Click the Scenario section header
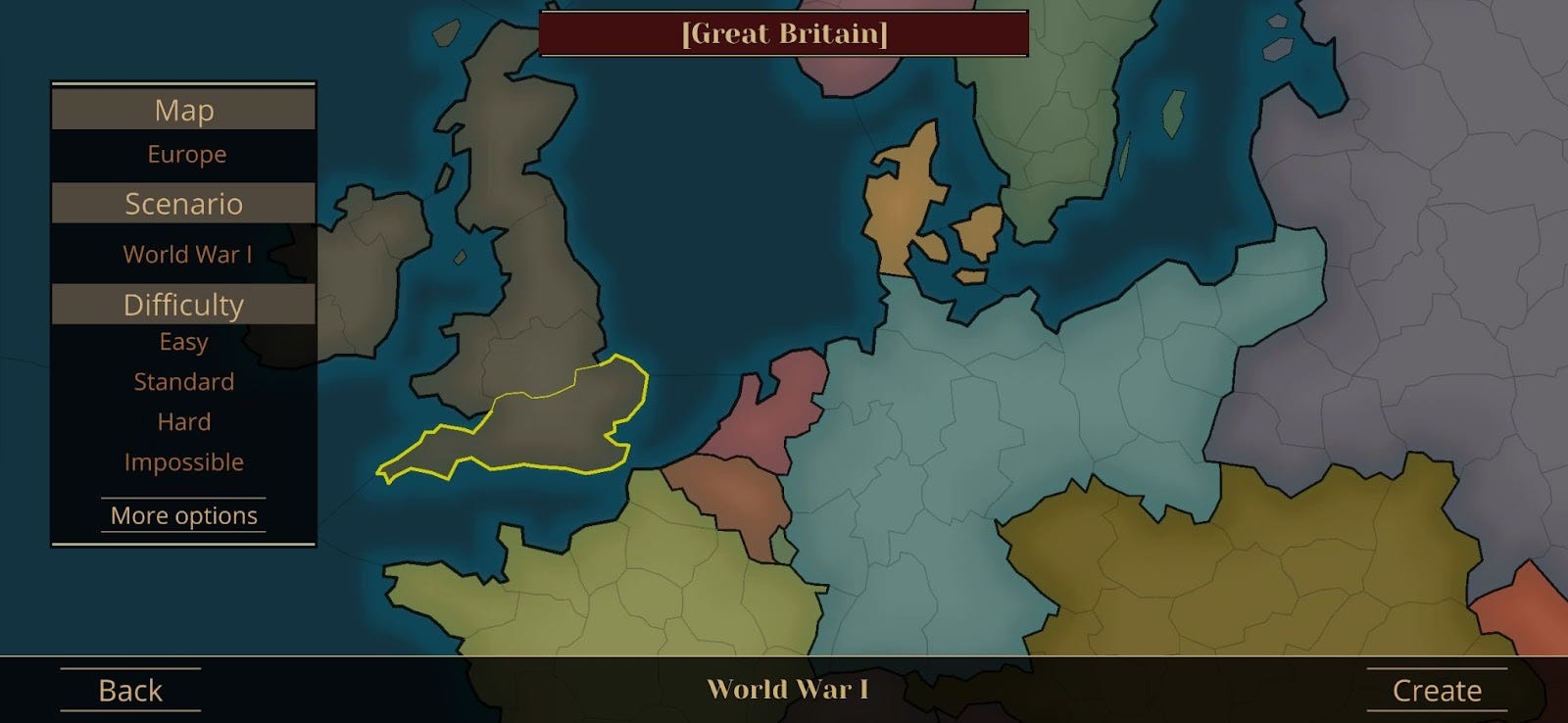 click(183, 204)
